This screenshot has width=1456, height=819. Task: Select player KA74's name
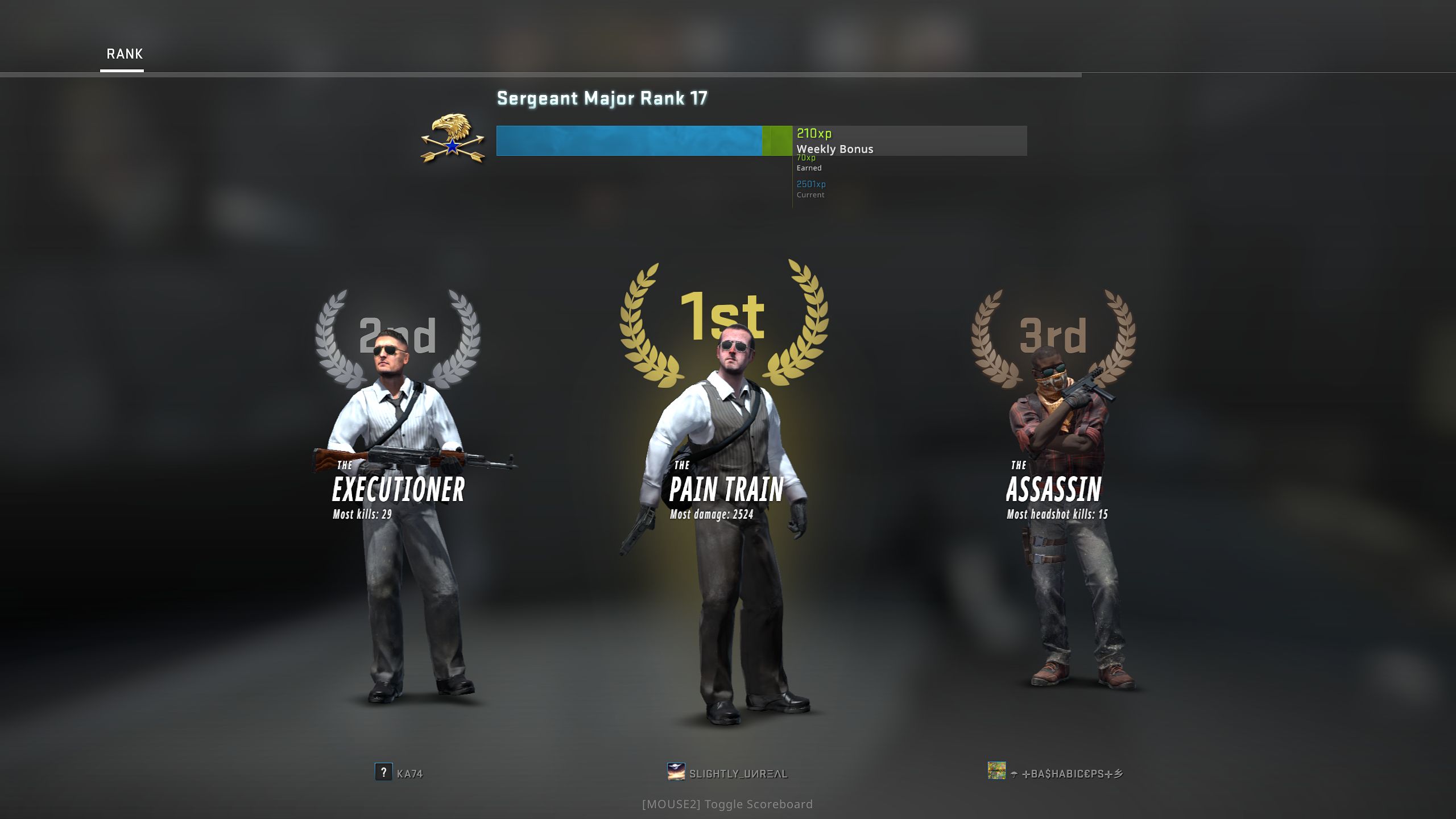tap(409, 773)
